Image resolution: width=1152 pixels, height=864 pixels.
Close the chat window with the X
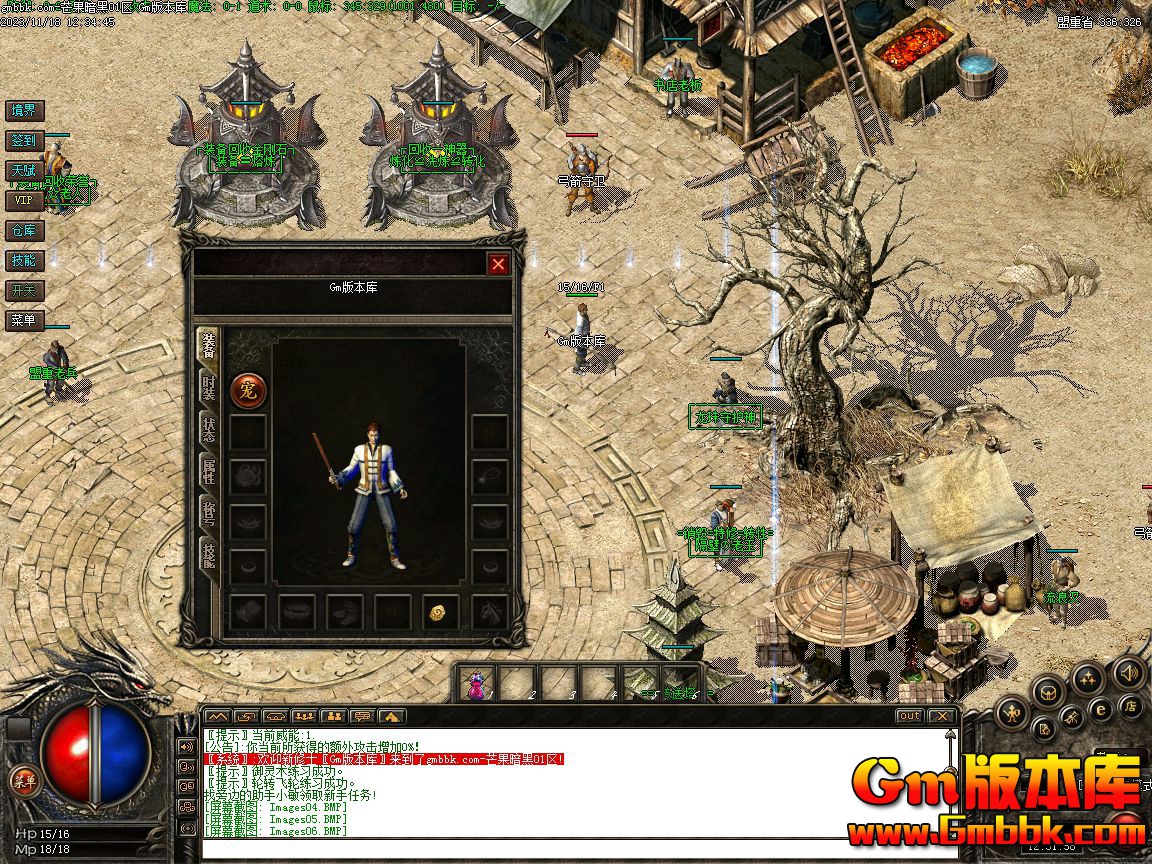coord(940,716)
